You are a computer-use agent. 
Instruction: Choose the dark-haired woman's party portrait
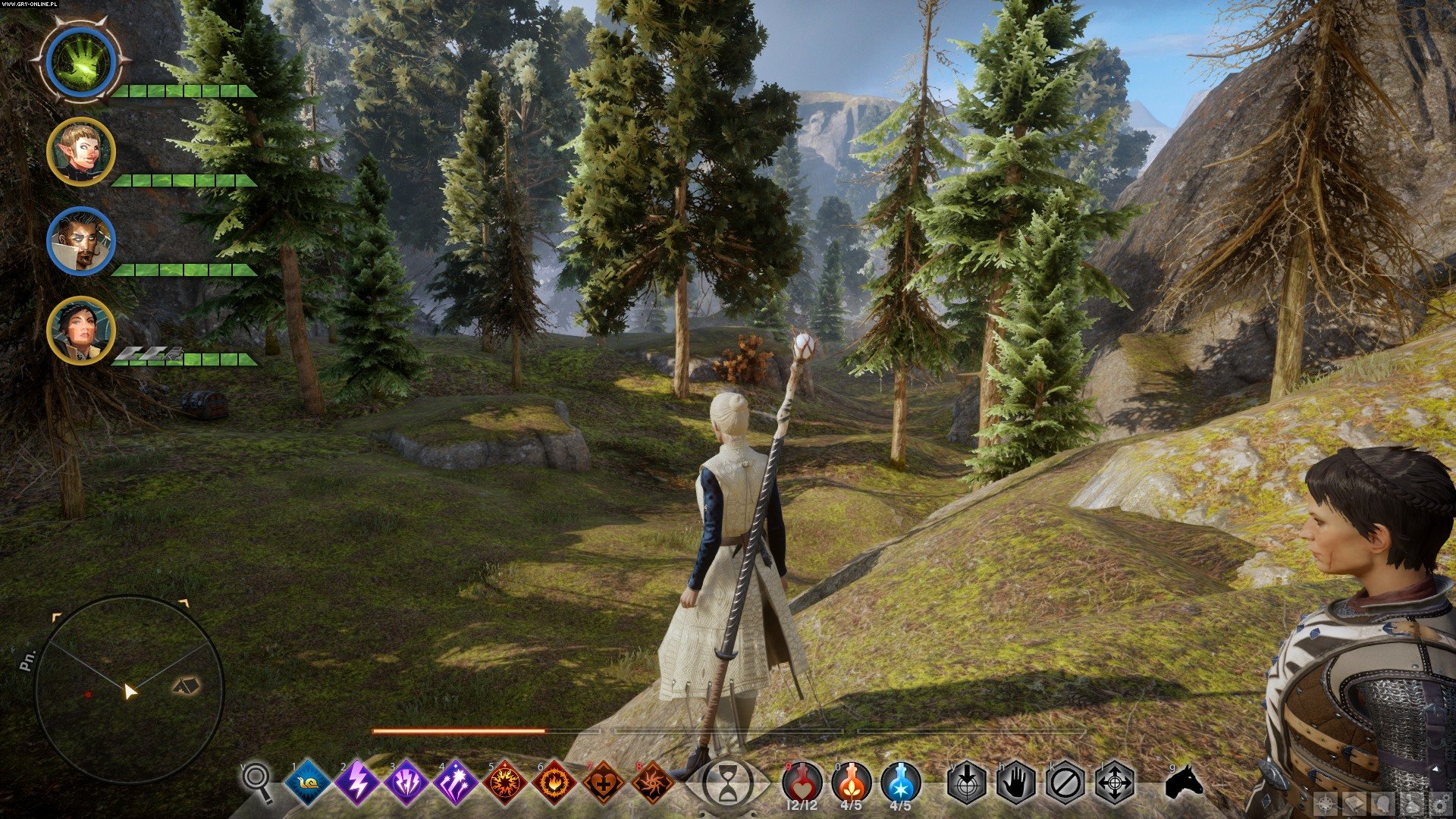(x=81, y=331)
